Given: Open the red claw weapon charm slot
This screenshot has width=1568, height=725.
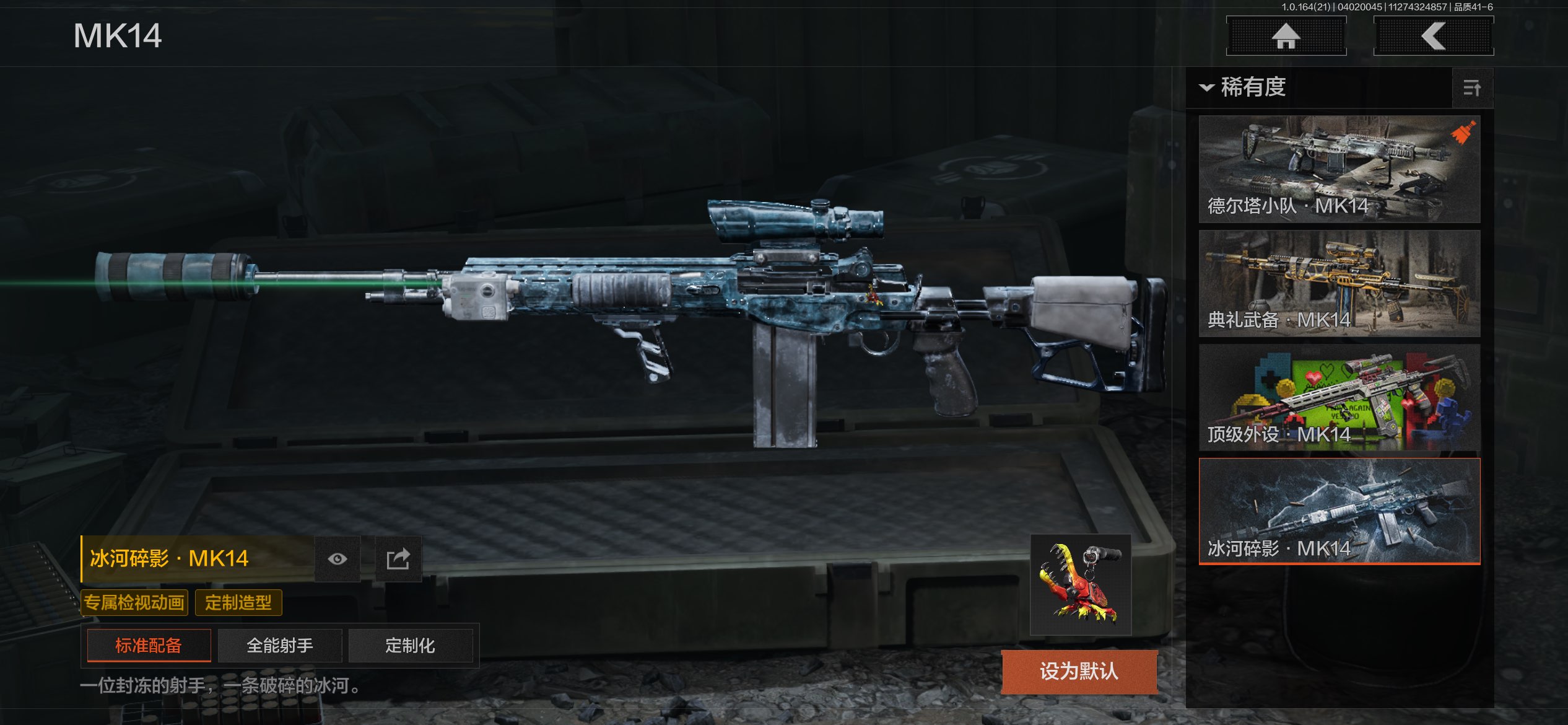Looking at the screenshot, I should [1081, 584].
